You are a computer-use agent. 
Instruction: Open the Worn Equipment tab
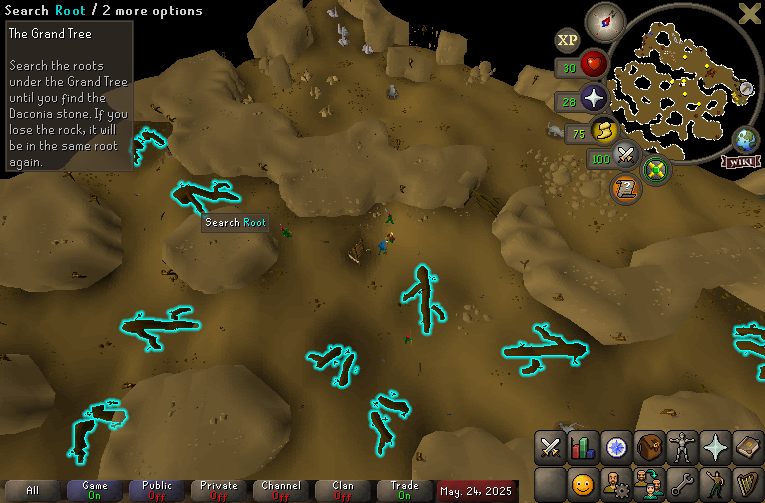683,447
